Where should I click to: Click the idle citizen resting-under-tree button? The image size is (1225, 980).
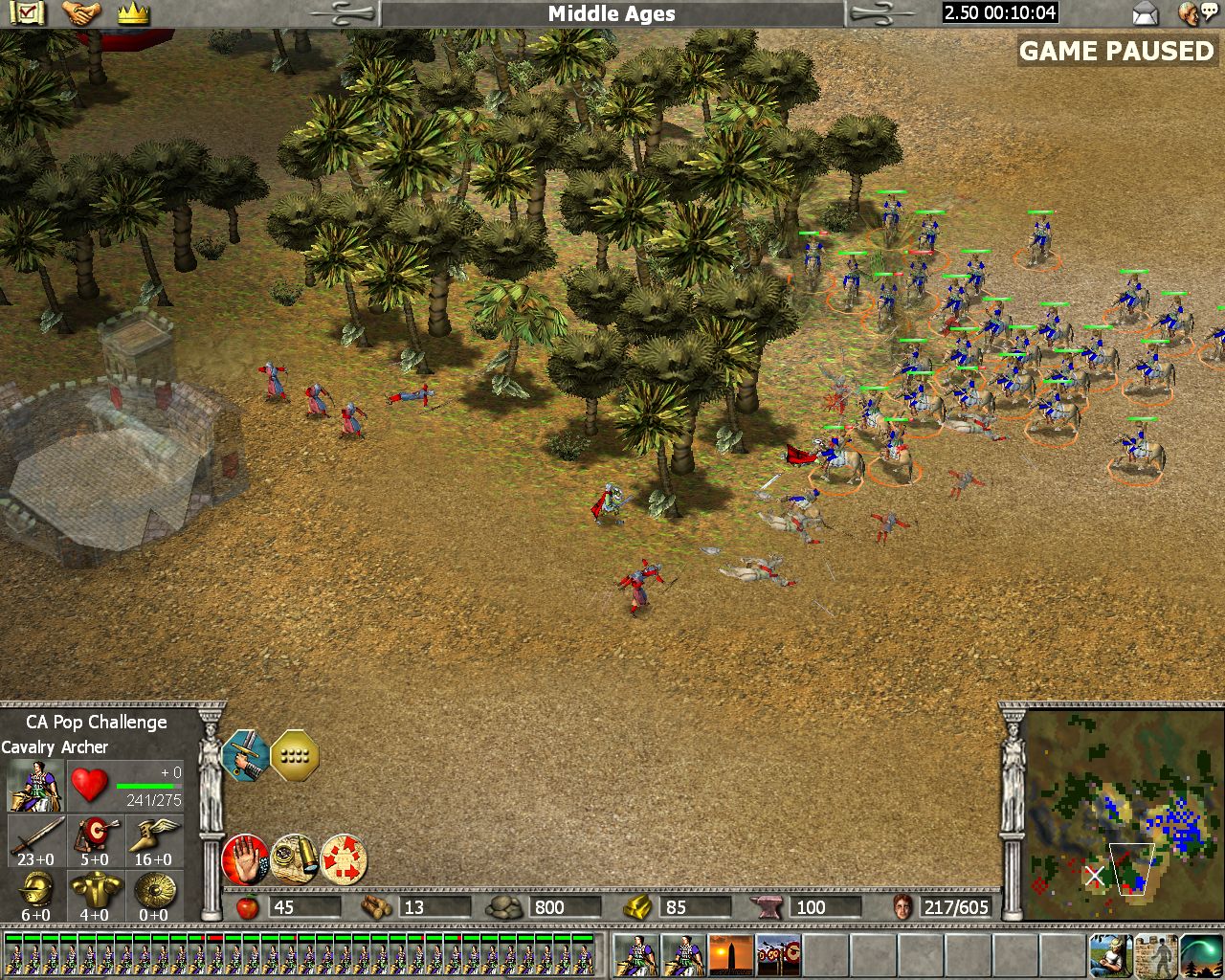(1111, 955)
